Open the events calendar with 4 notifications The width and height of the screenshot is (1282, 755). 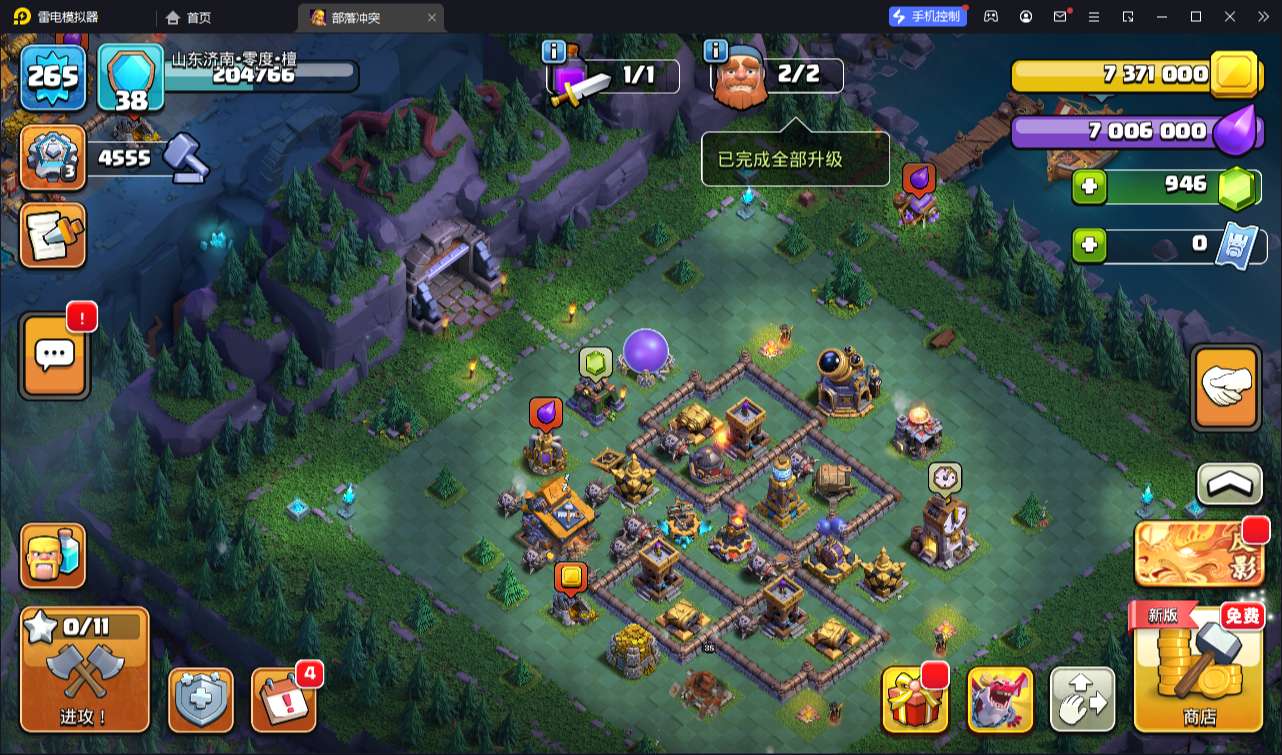[x=283, y=698]
